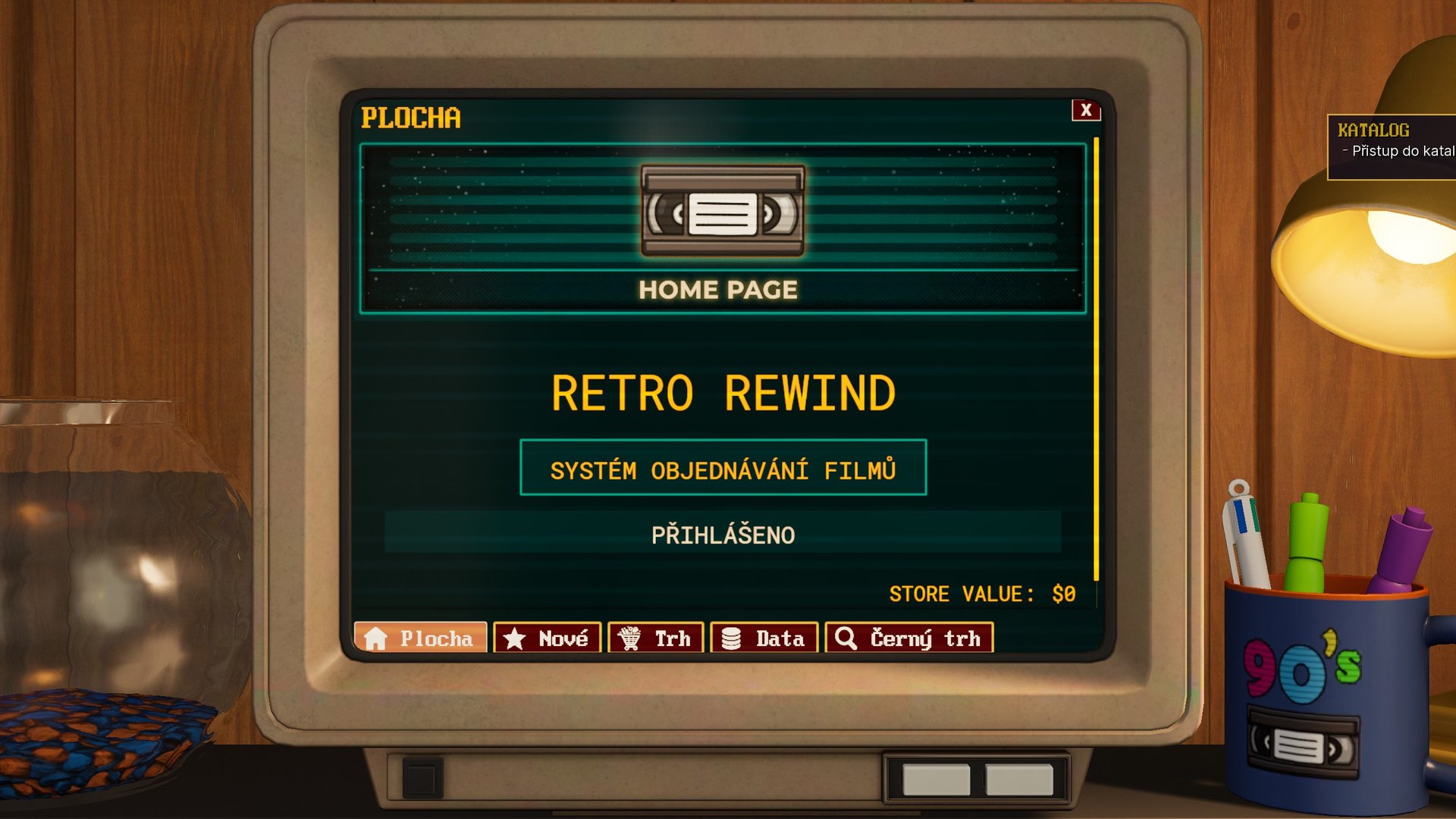1456x819 pixels.
Task: Open SYSTÉM OBJEDNÁVÁNÍ FILMŮ
Action: click(x=723, y=469)
